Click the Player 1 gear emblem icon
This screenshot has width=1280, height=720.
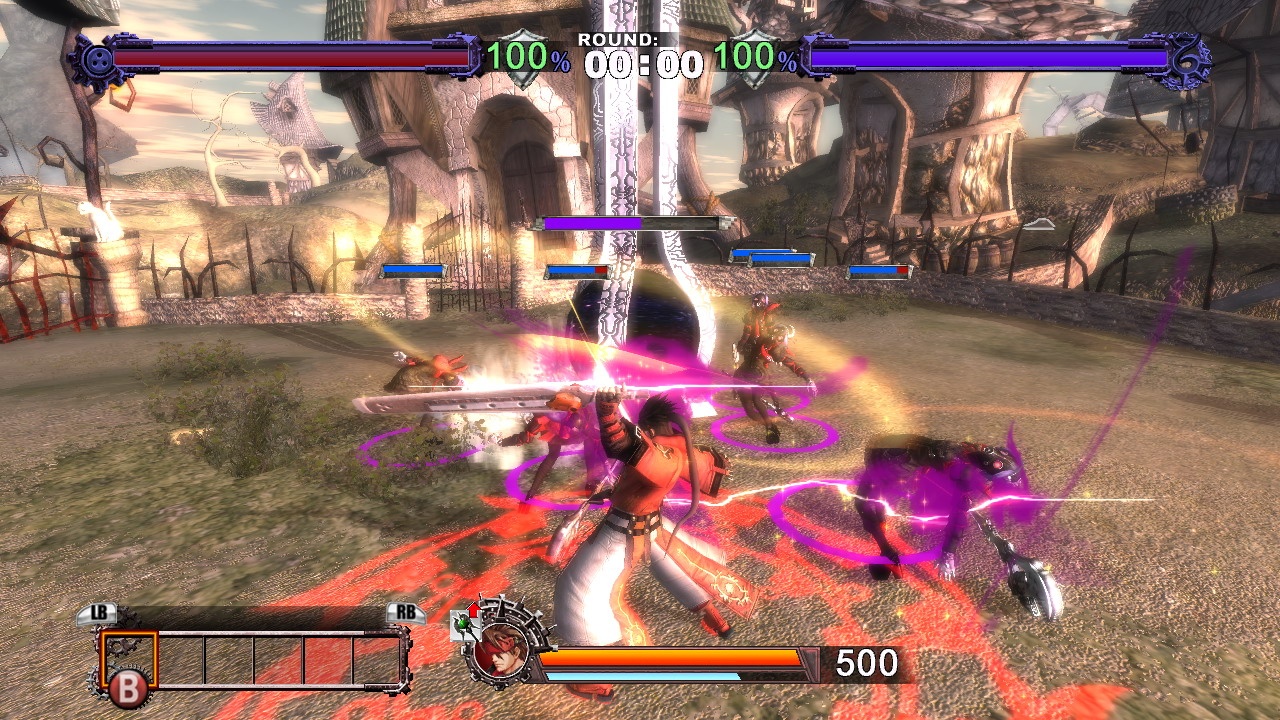[98, 60]
